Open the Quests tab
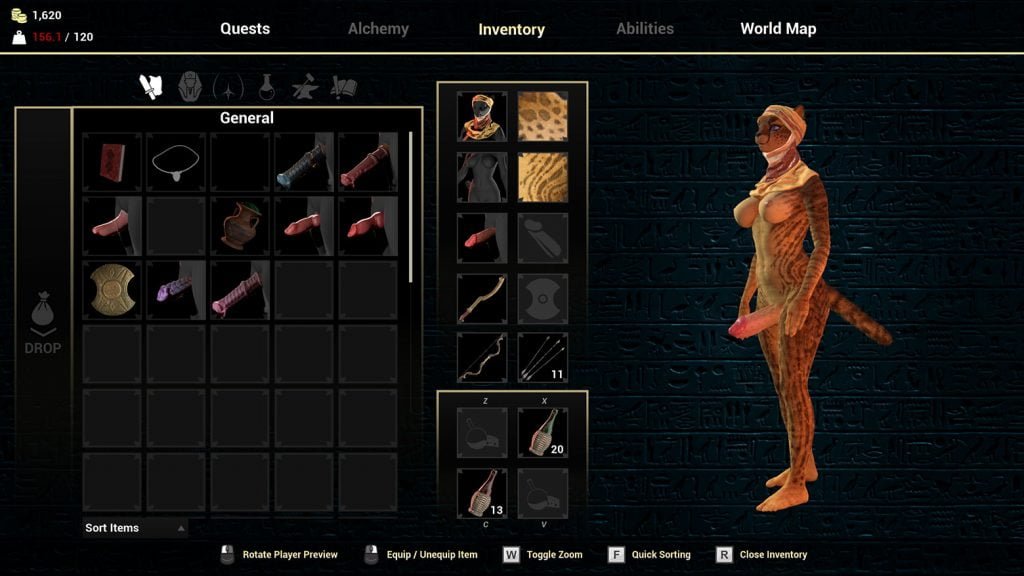The width and height of the screenshot is (1024, 576). (245, 29)
